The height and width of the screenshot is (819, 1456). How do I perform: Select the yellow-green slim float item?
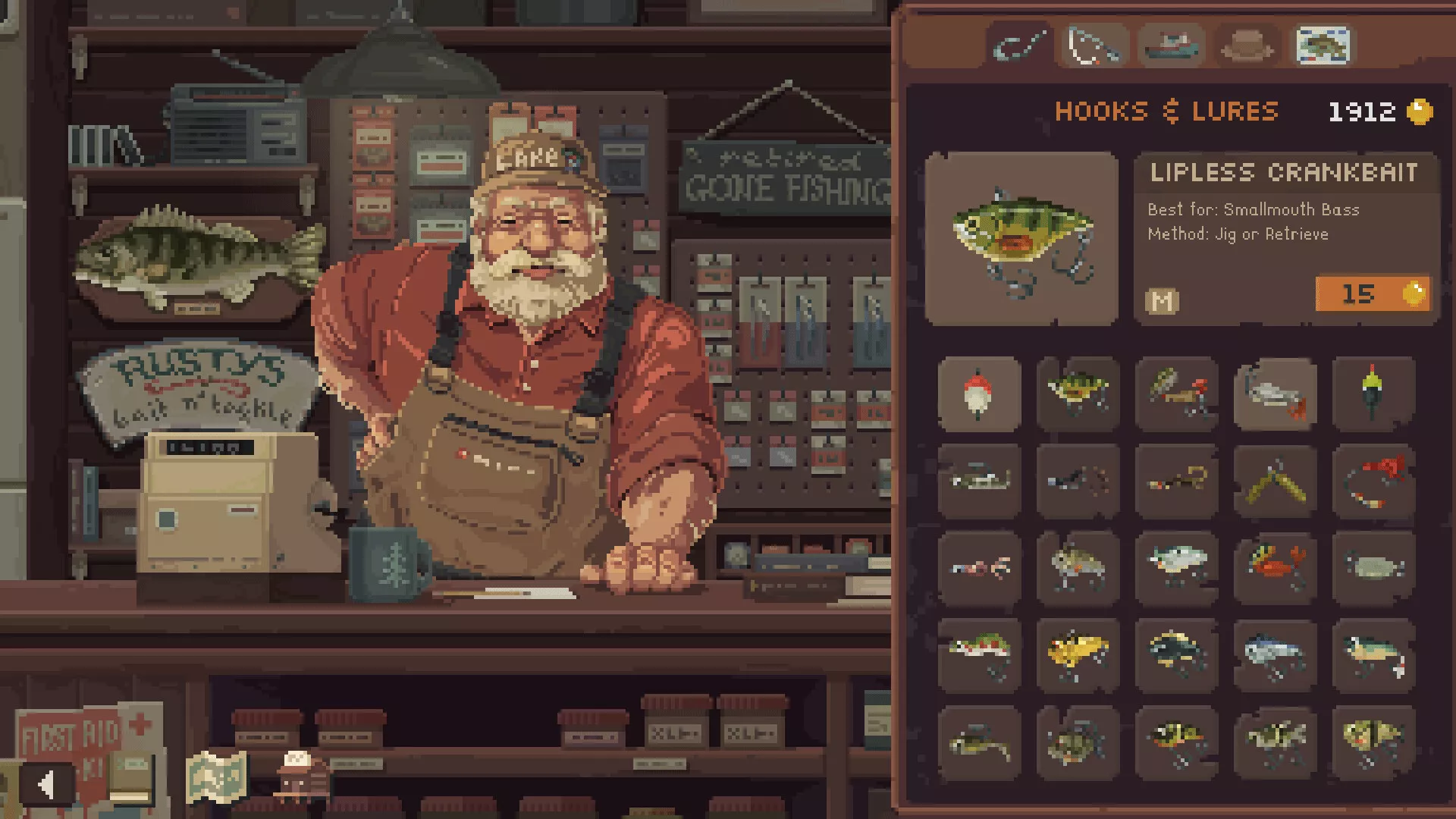click(1373, 393)
